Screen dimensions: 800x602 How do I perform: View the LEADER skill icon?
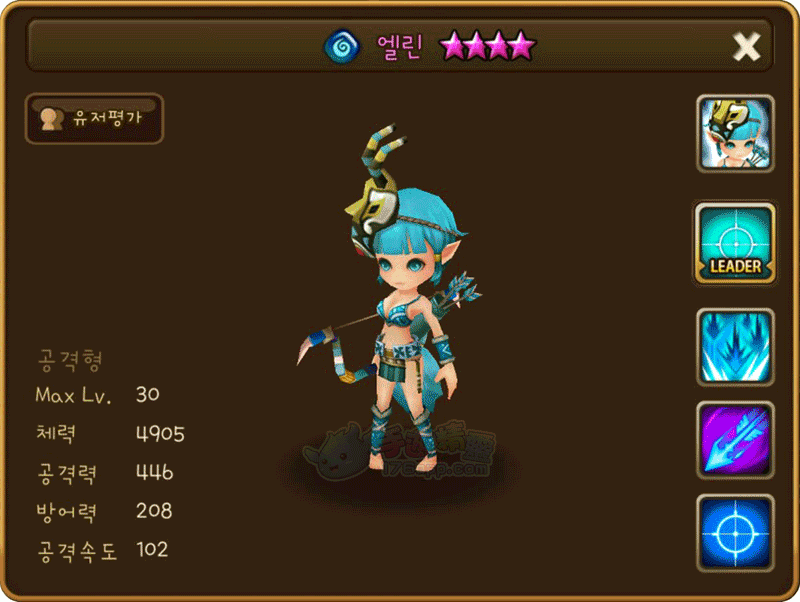point(735,243)
